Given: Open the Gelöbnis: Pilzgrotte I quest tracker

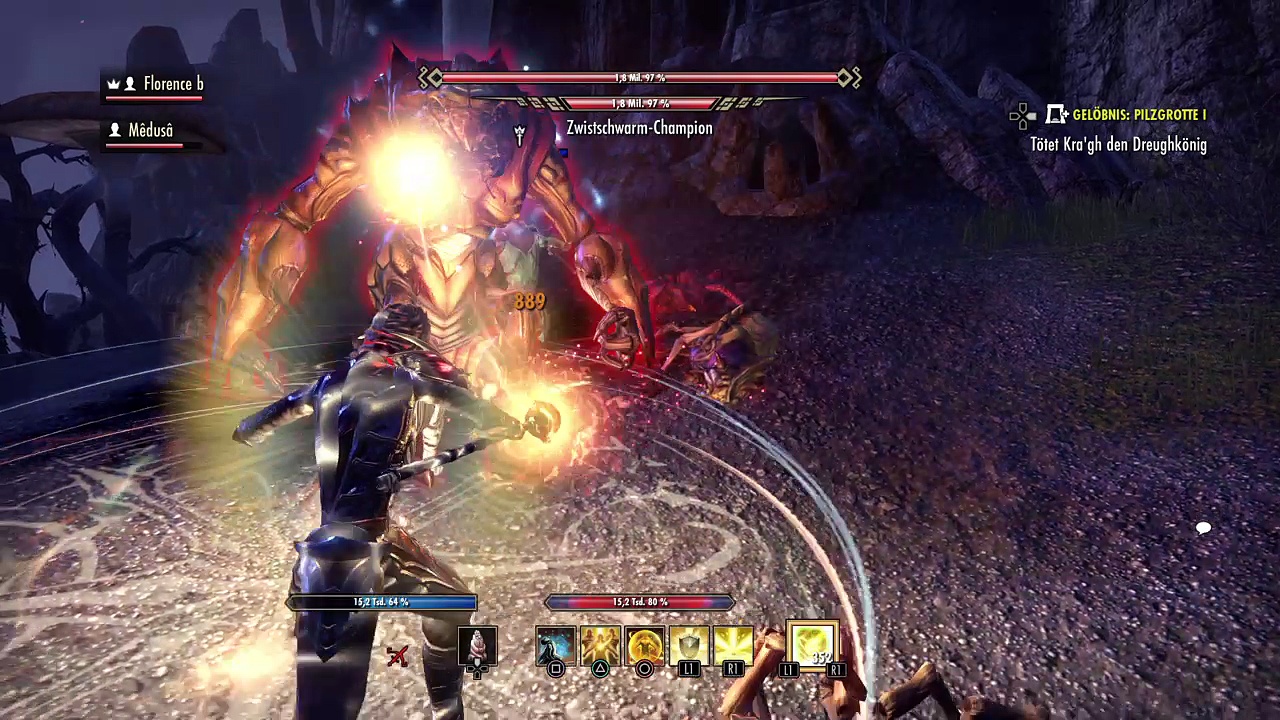Looking at the screenshot, I should (x=1138, y=115).
